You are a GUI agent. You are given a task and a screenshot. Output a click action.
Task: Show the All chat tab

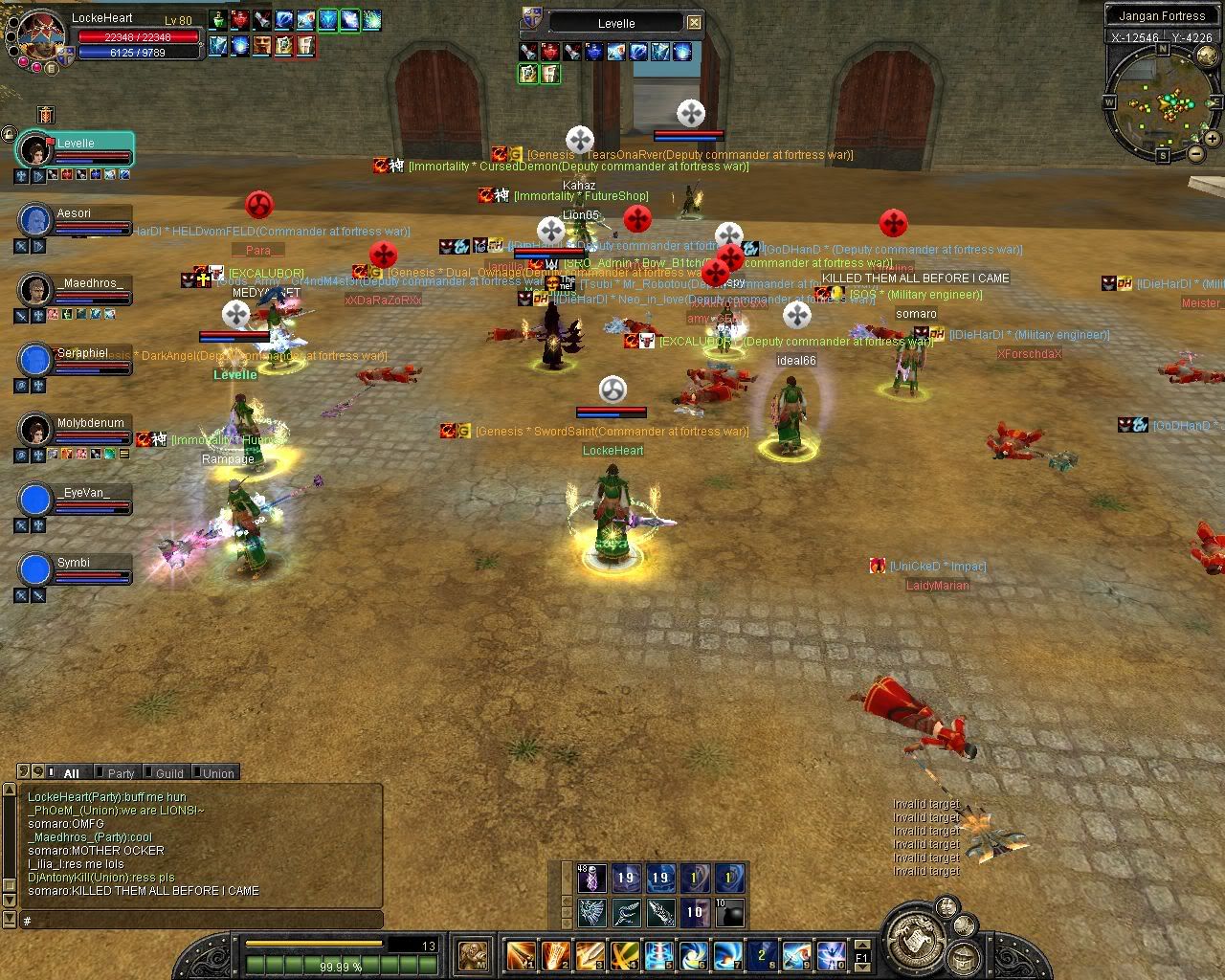click(x=71, y=773)
